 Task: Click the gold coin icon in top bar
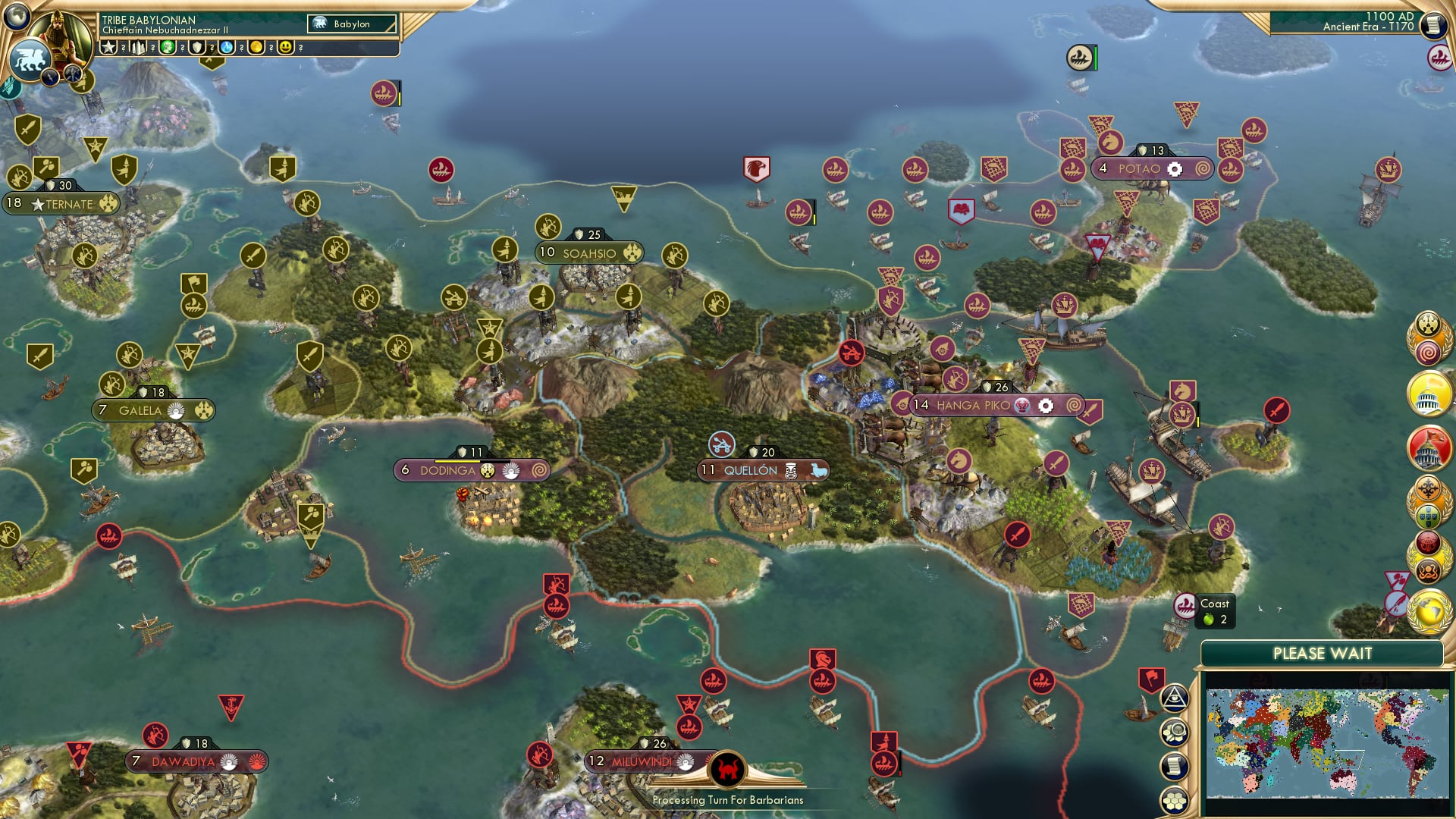pos(256,47)
